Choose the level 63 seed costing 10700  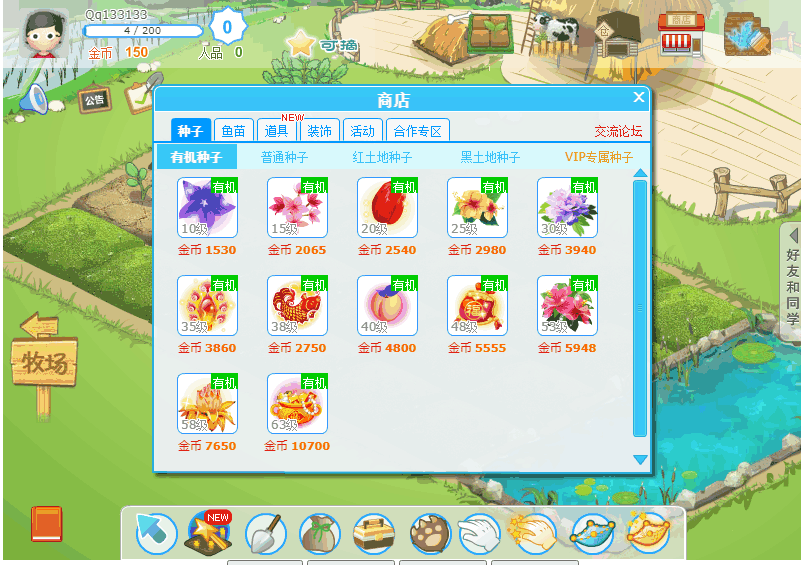click(297, 403)
